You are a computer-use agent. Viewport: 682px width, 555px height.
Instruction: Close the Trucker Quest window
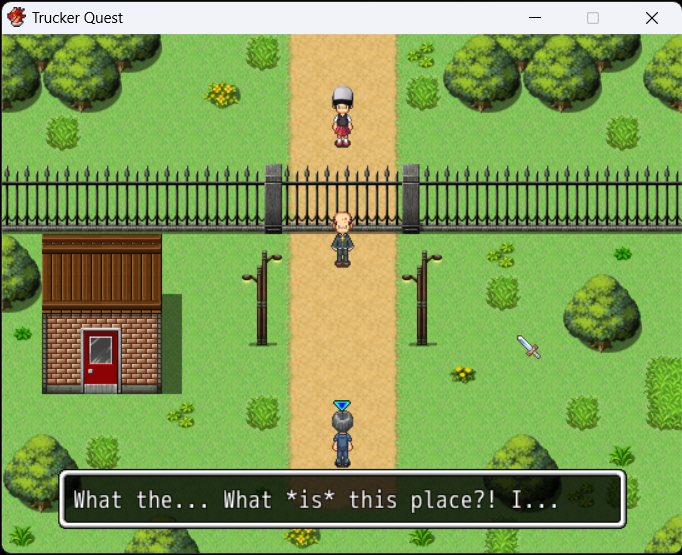(x=652, y=18)
